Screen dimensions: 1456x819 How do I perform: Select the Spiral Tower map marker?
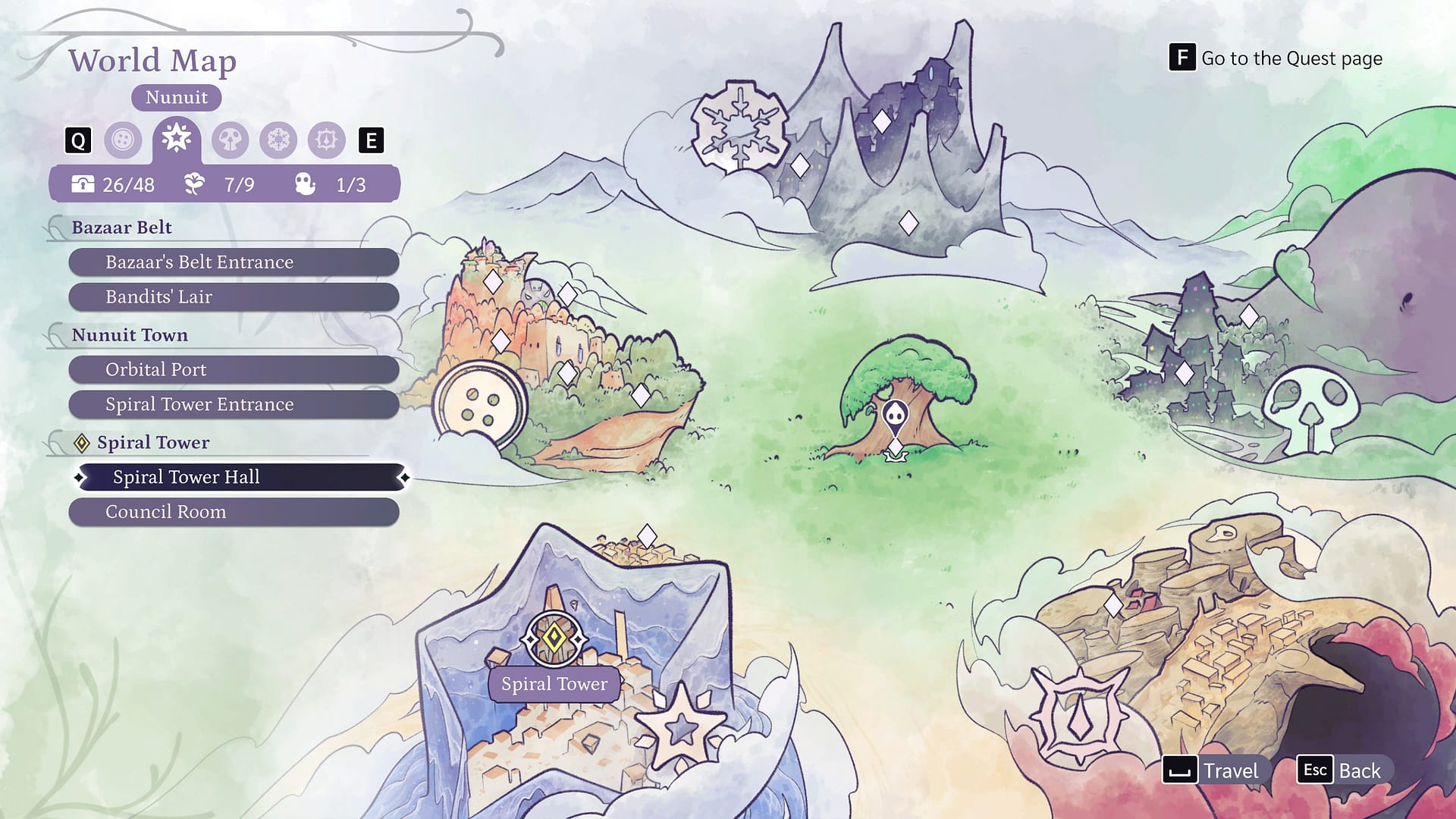pyautogui.click(x=554, y=639)
